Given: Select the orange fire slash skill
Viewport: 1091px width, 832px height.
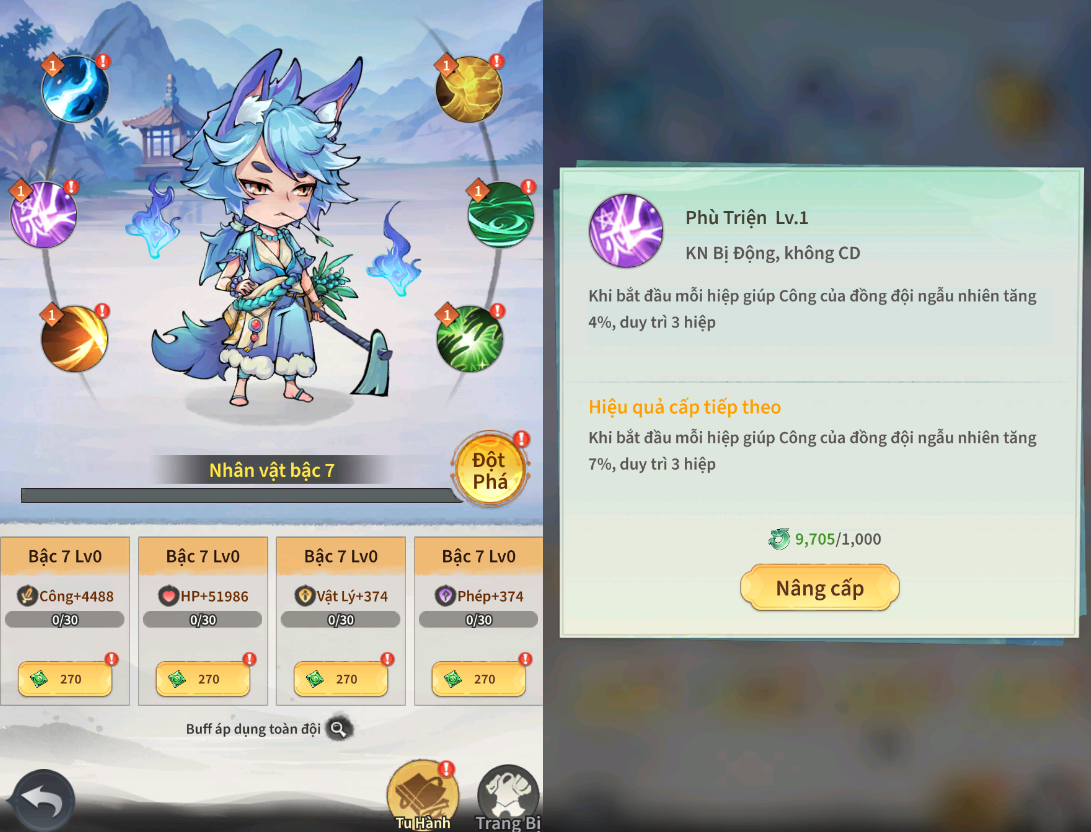Looking at the screenshot, I should click(x=75, y=338).
